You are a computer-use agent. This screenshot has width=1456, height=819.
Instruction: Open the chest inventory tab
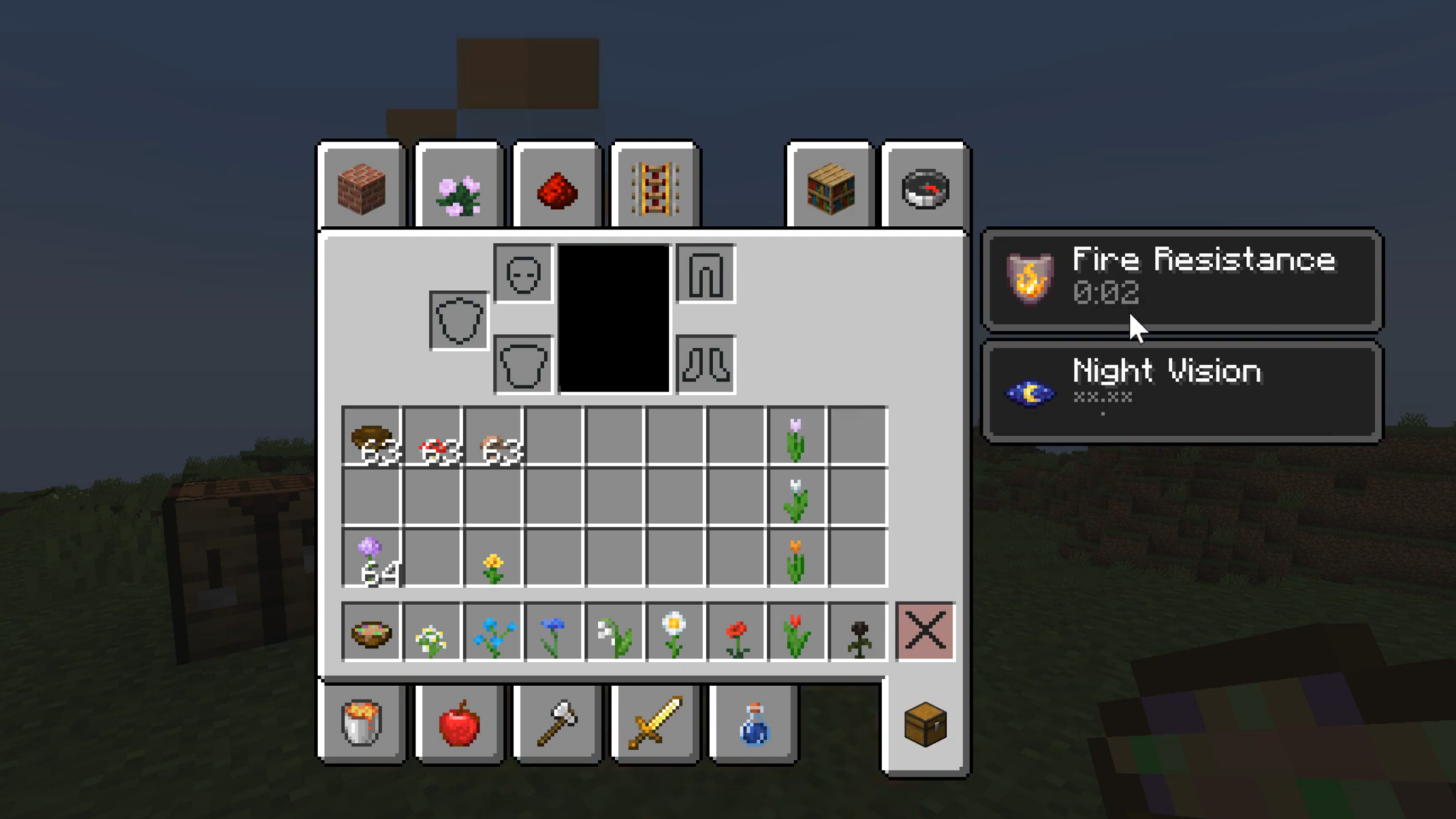click(924, 723)
